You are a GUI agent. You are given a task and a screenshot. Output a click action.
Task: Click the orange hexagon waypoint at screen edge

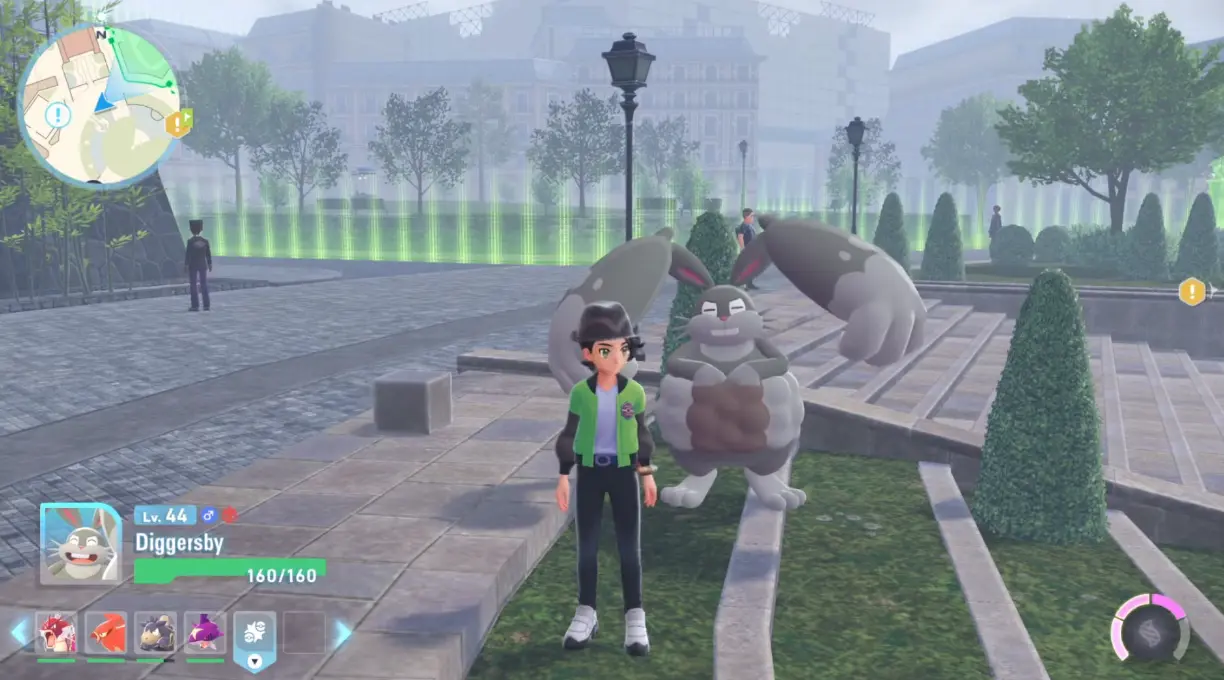pyautogui.click(x=1191, y=292)
